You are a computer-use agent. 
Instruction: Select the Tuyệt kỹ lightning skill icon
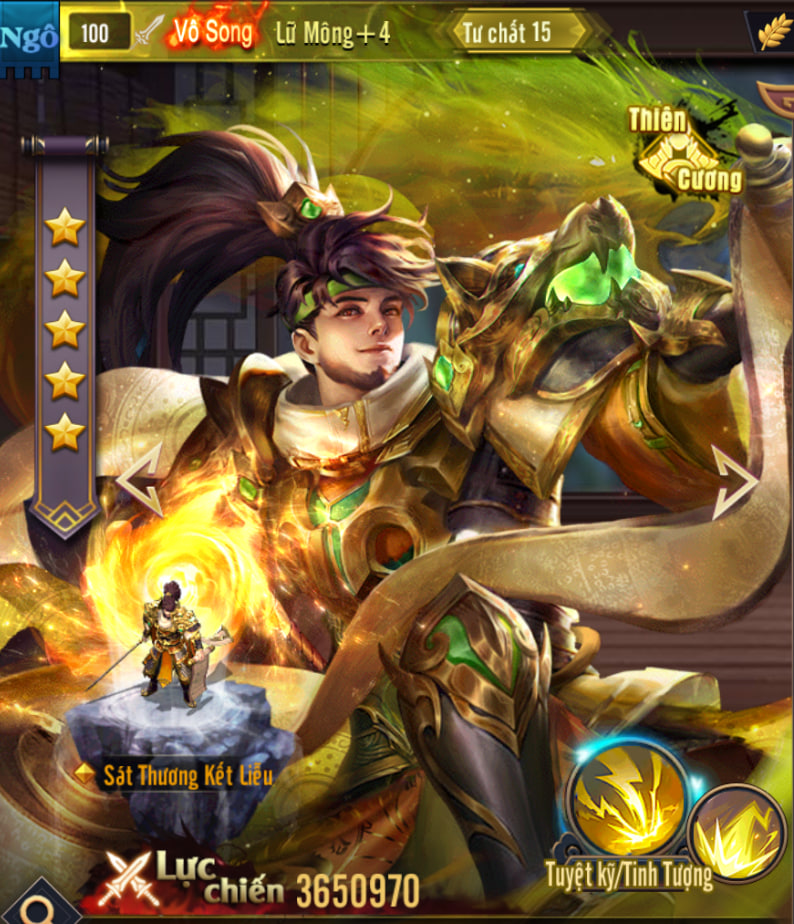click(626, 799)
